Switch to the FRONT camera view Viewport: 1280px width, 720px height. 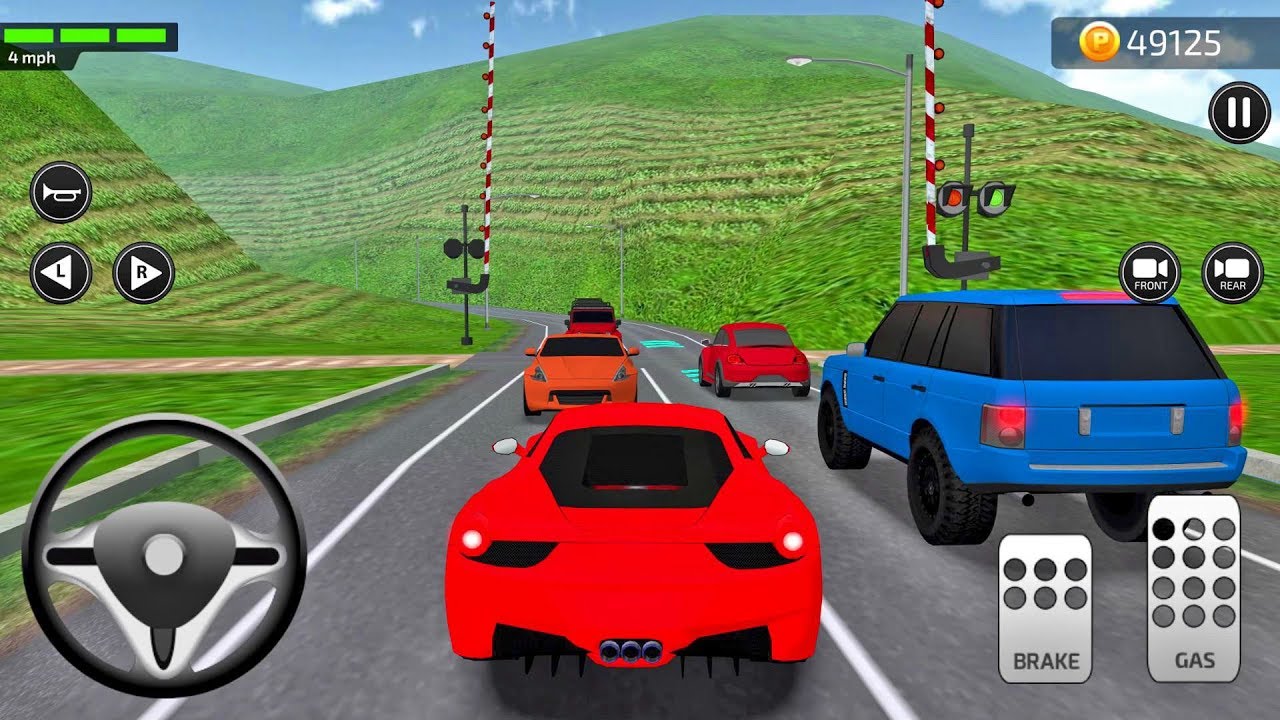click(1150, 272)
